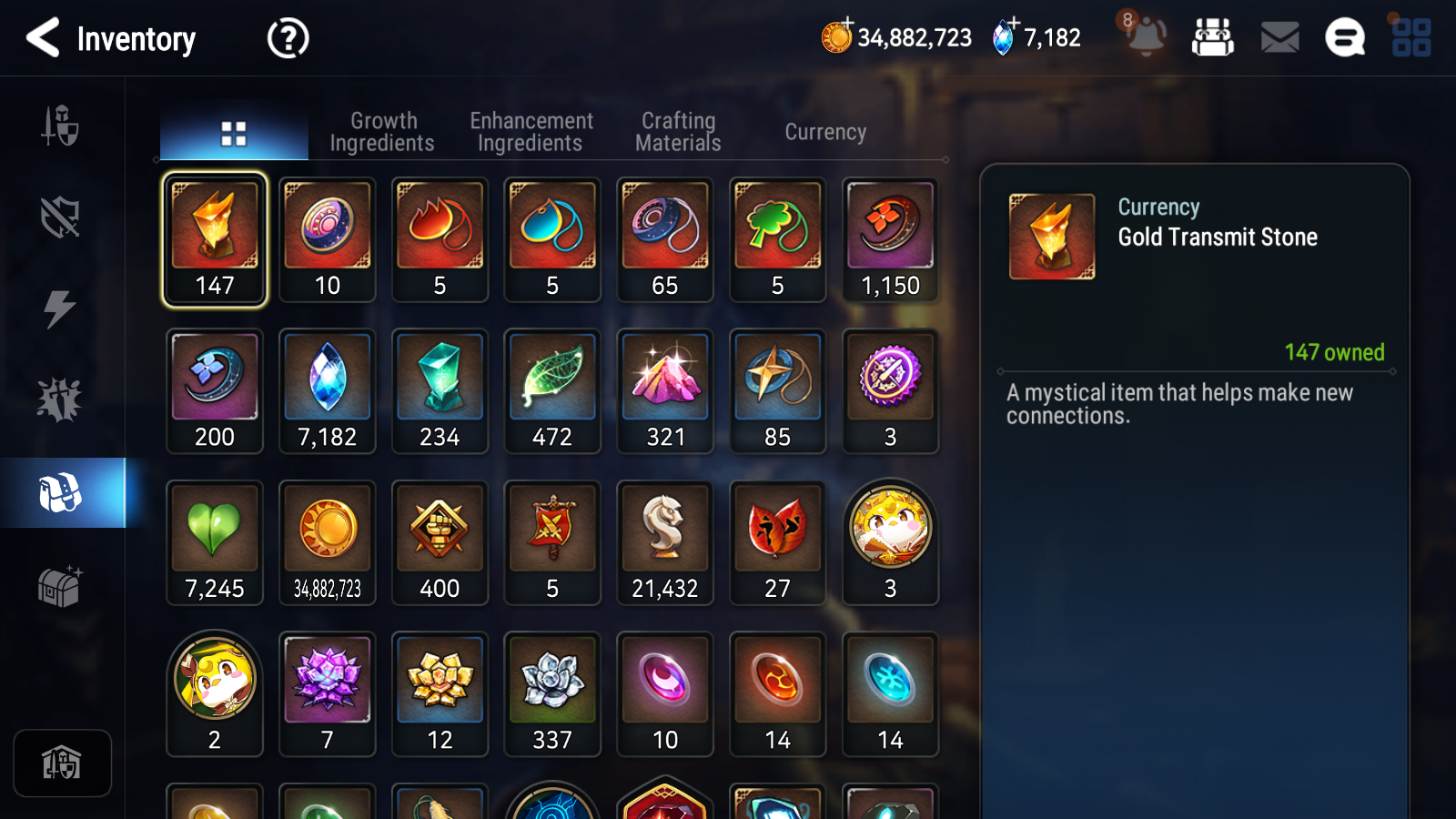Open the mail envelope
This screenshot has width=1456, height=819.
point(1279,38)
